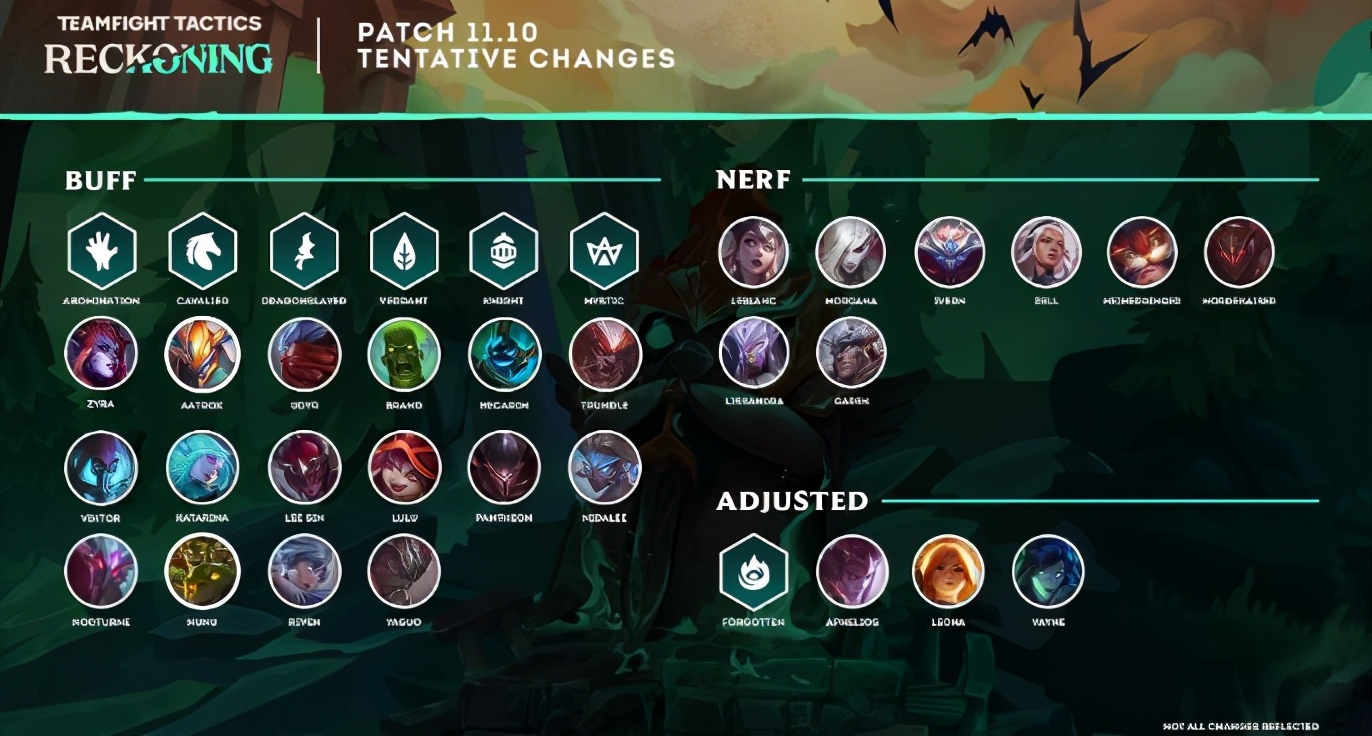Choose the Nidalee champion portrait
Image resolution: width=1372 pixels, height=736 pixels.
click(604, 467)
